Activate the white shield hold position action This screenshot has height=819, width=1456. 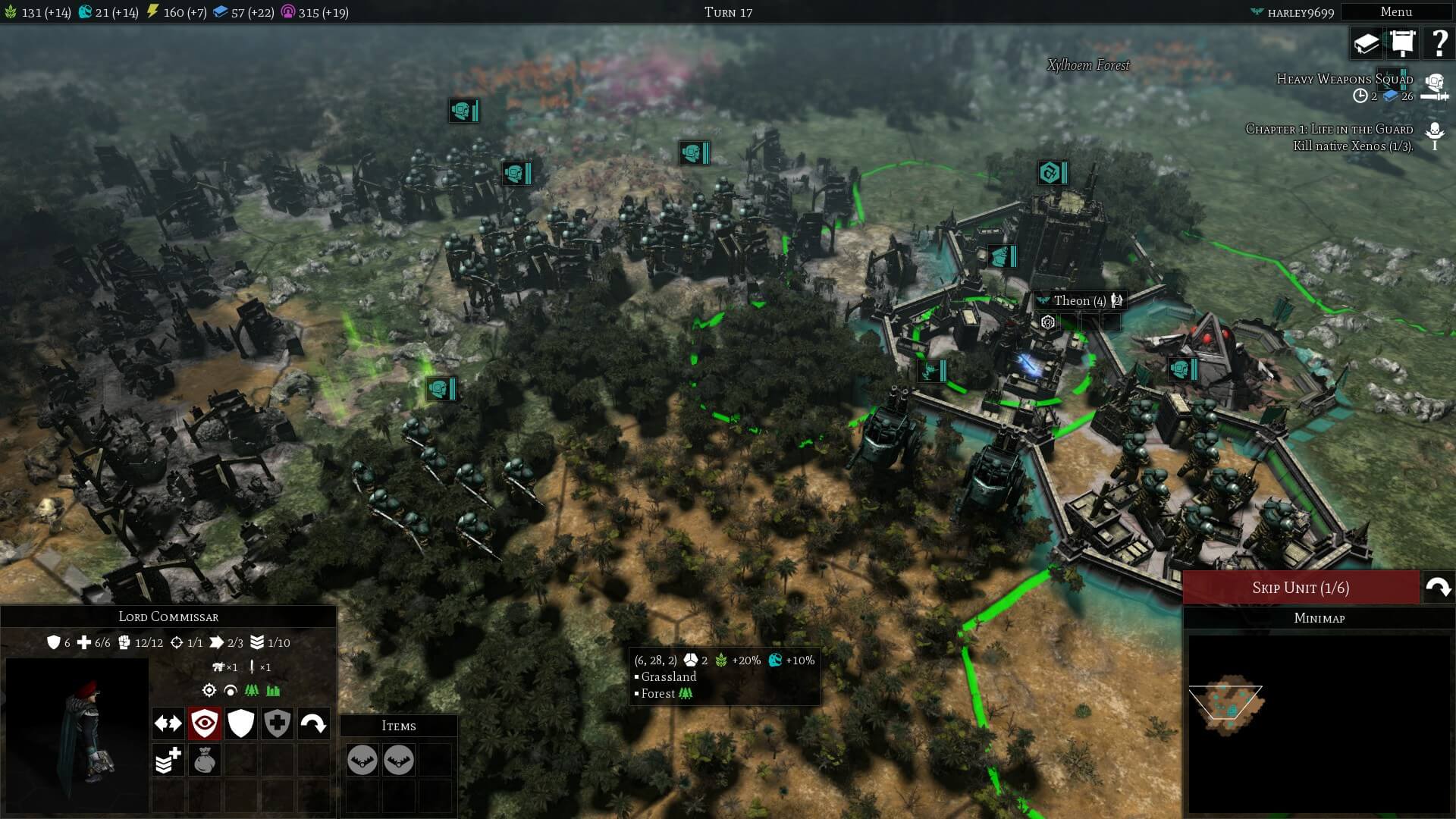pos(241,723)
